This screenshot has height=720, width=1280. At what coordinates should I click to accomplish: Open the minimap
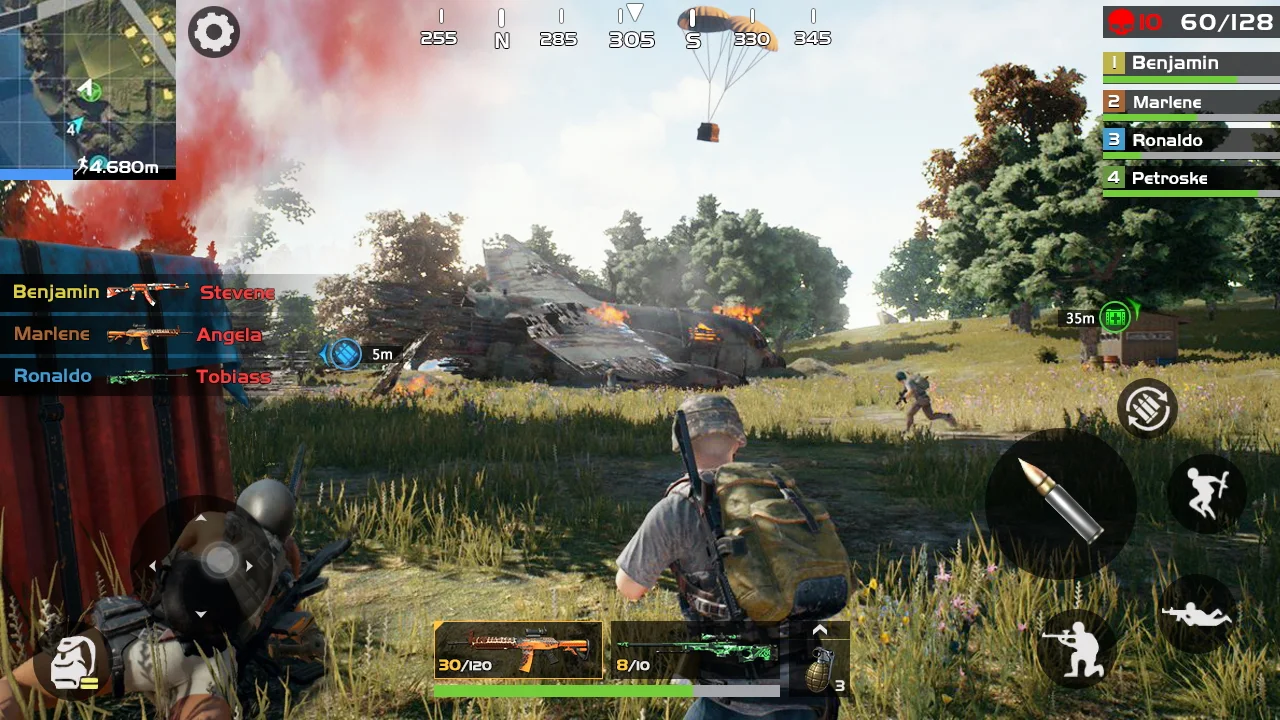(88, 88)
